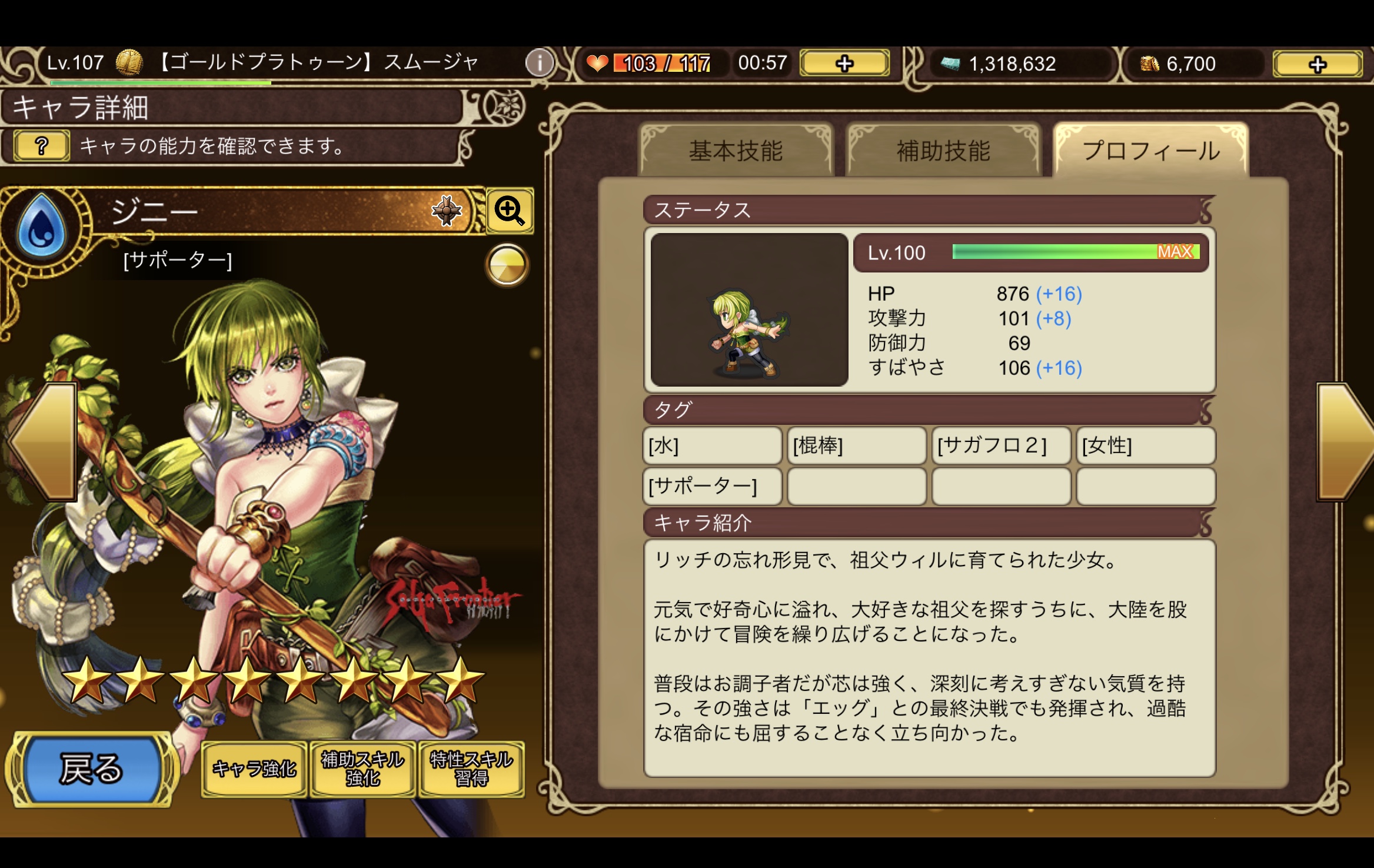Select the [棍棒] tag
The image size is (1374, 868).
[856, 445]
